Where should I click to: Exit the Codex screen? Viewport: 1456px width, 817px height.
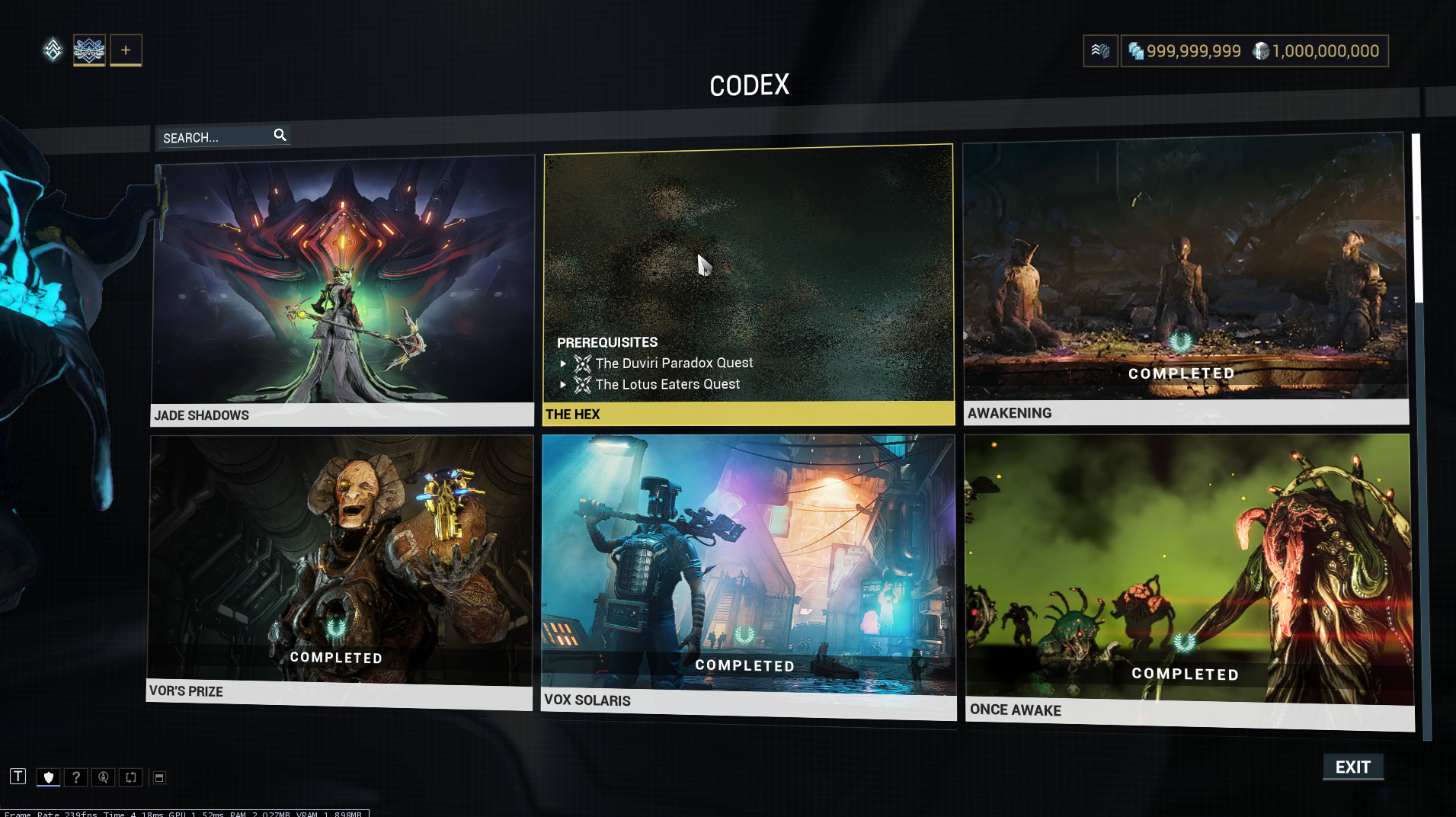pos(1352,767)
